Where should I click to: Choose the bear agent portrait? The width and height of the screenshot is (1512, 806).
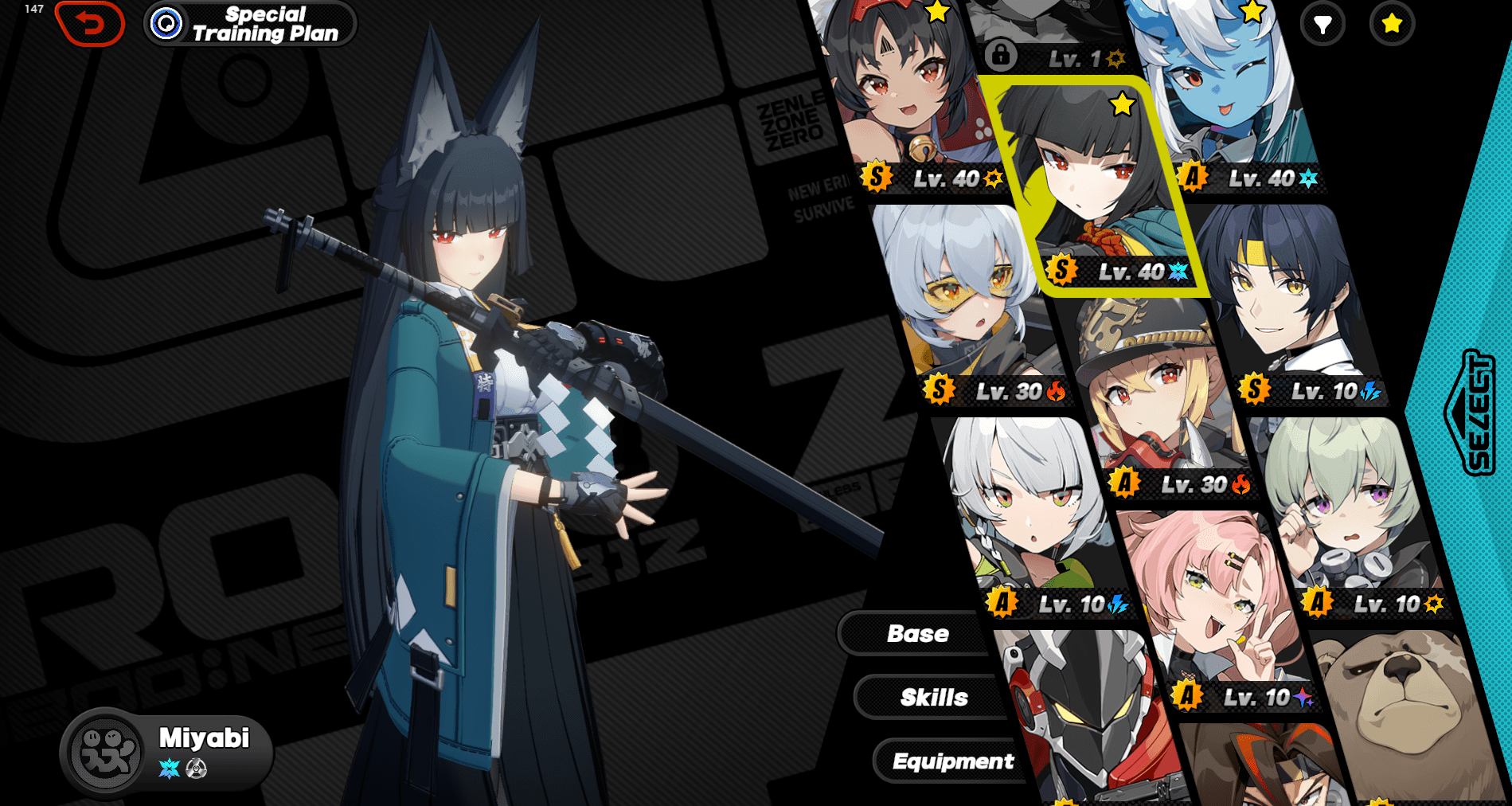coord(1401,717)
